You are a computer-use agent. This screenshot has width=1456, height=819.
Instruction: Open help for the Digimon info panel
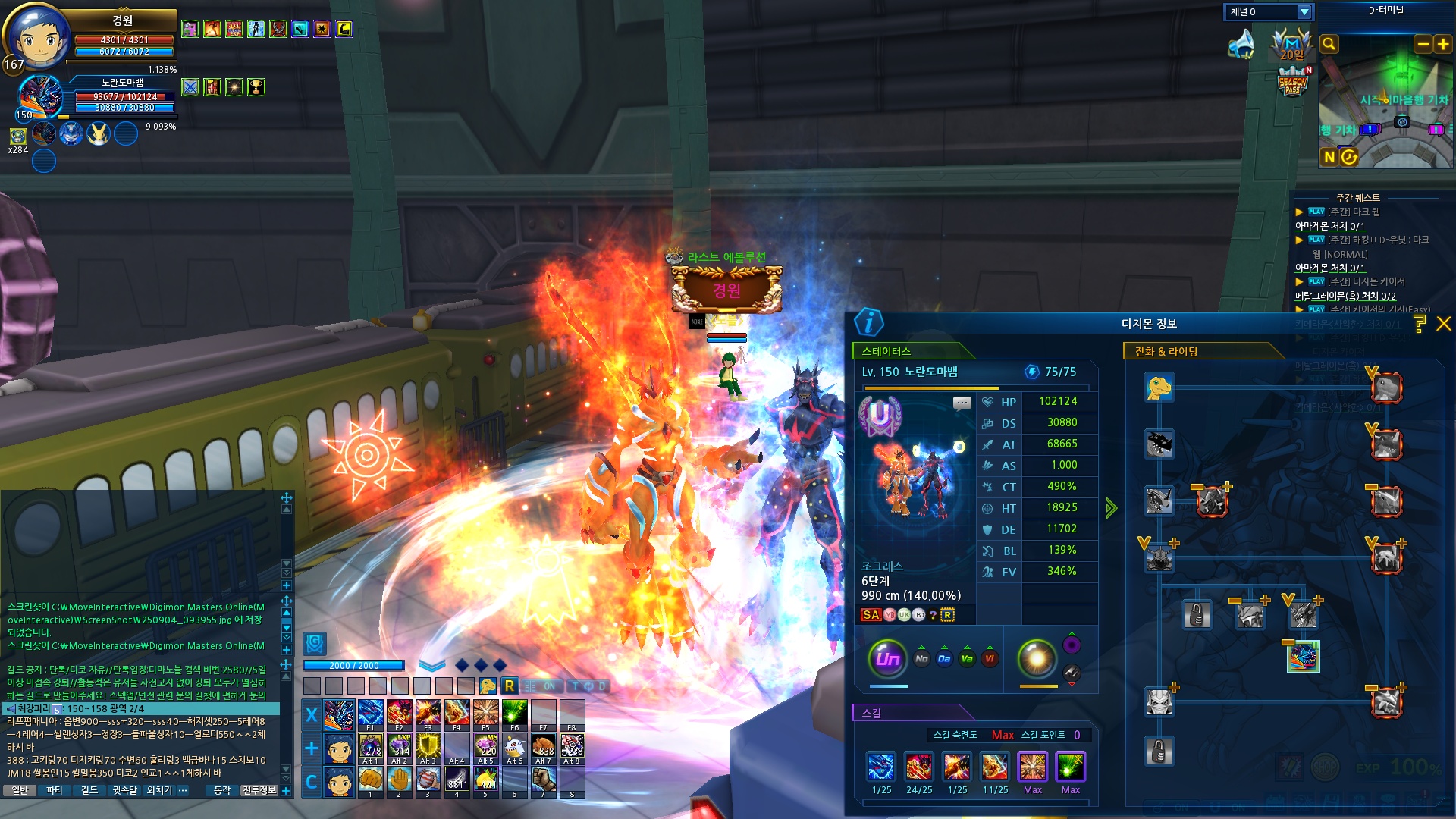click(1420, 324)
